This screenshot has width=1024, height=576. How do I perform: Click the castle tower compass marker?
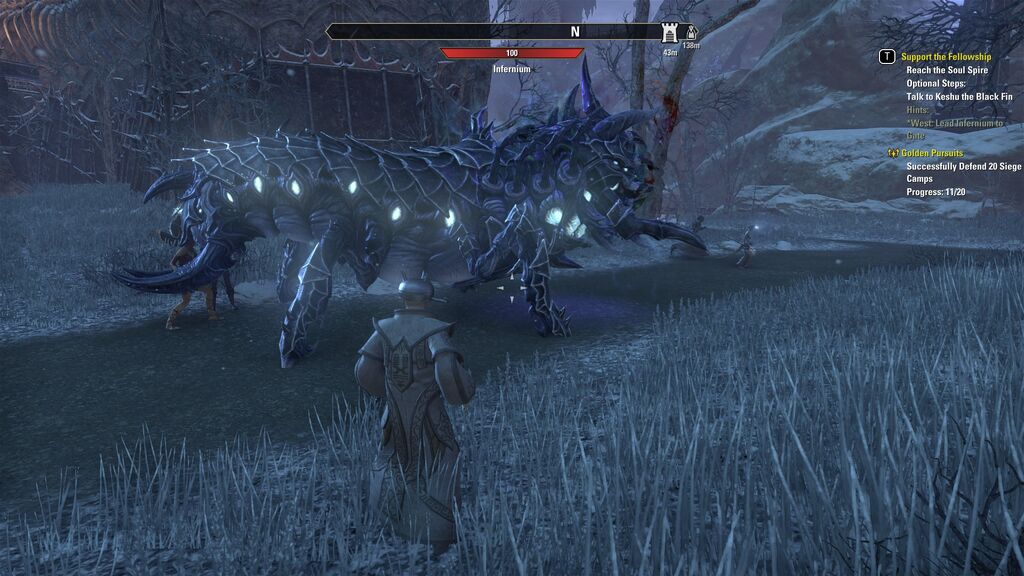(x=669, y=33)
